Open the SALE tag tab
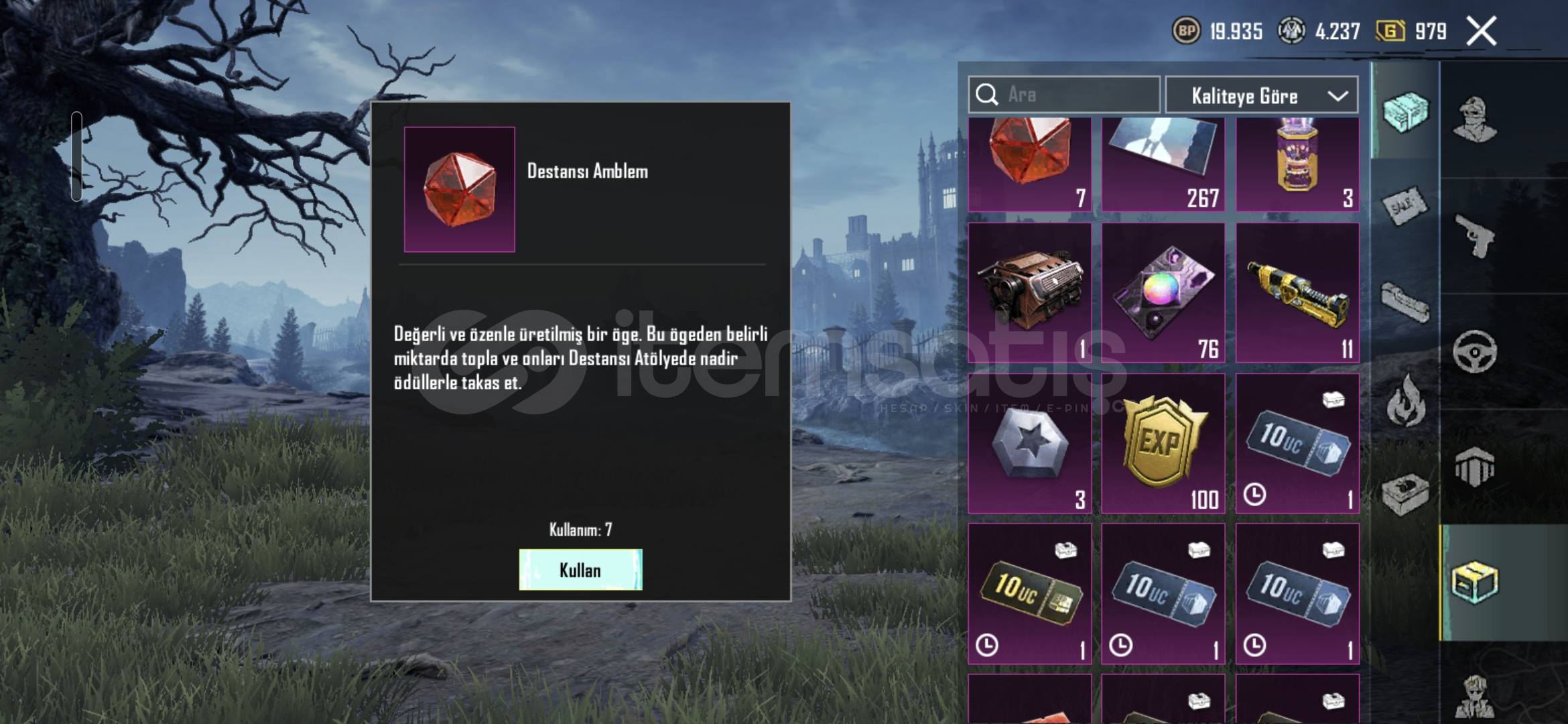This screenshot has width=1568, height=724. [1405, 206]
